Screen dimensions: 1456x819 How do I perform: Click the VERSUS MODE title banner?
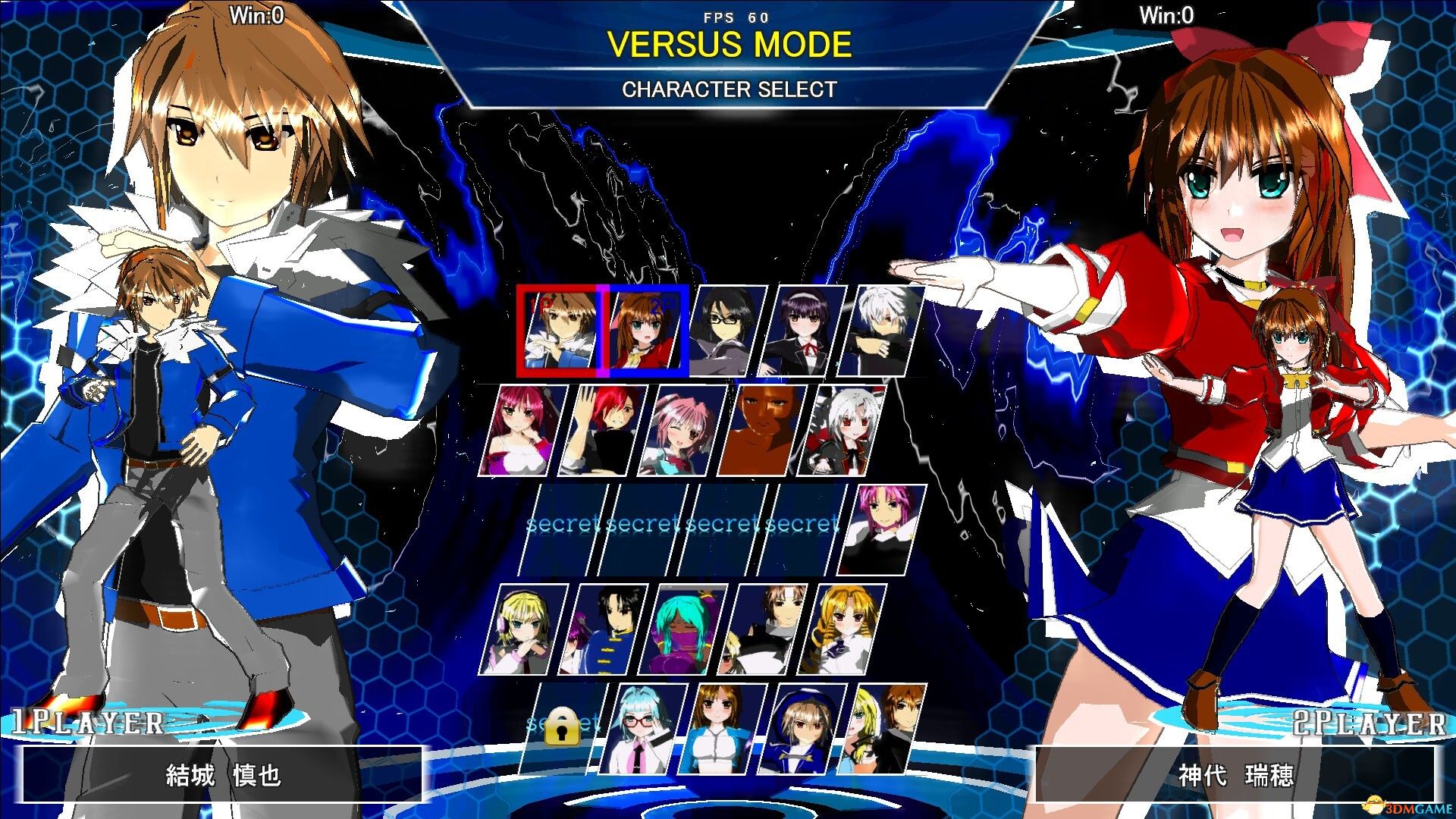click(x=728, y=45)
